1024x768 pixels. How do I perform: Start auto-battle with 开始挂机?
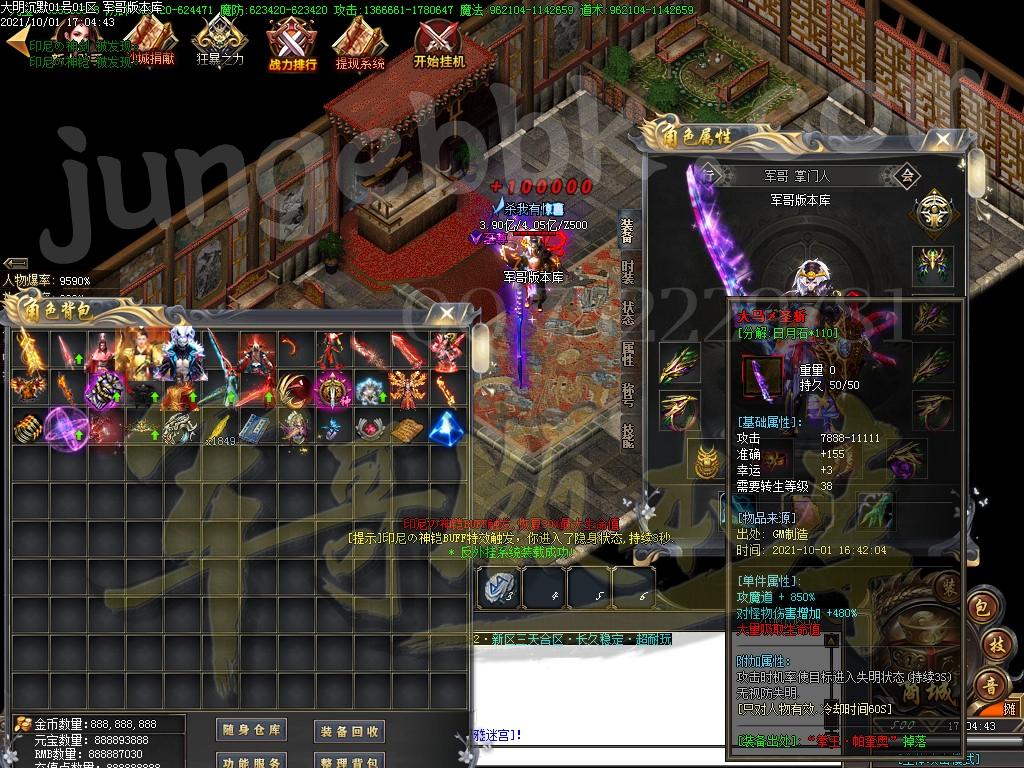(439, 44)
